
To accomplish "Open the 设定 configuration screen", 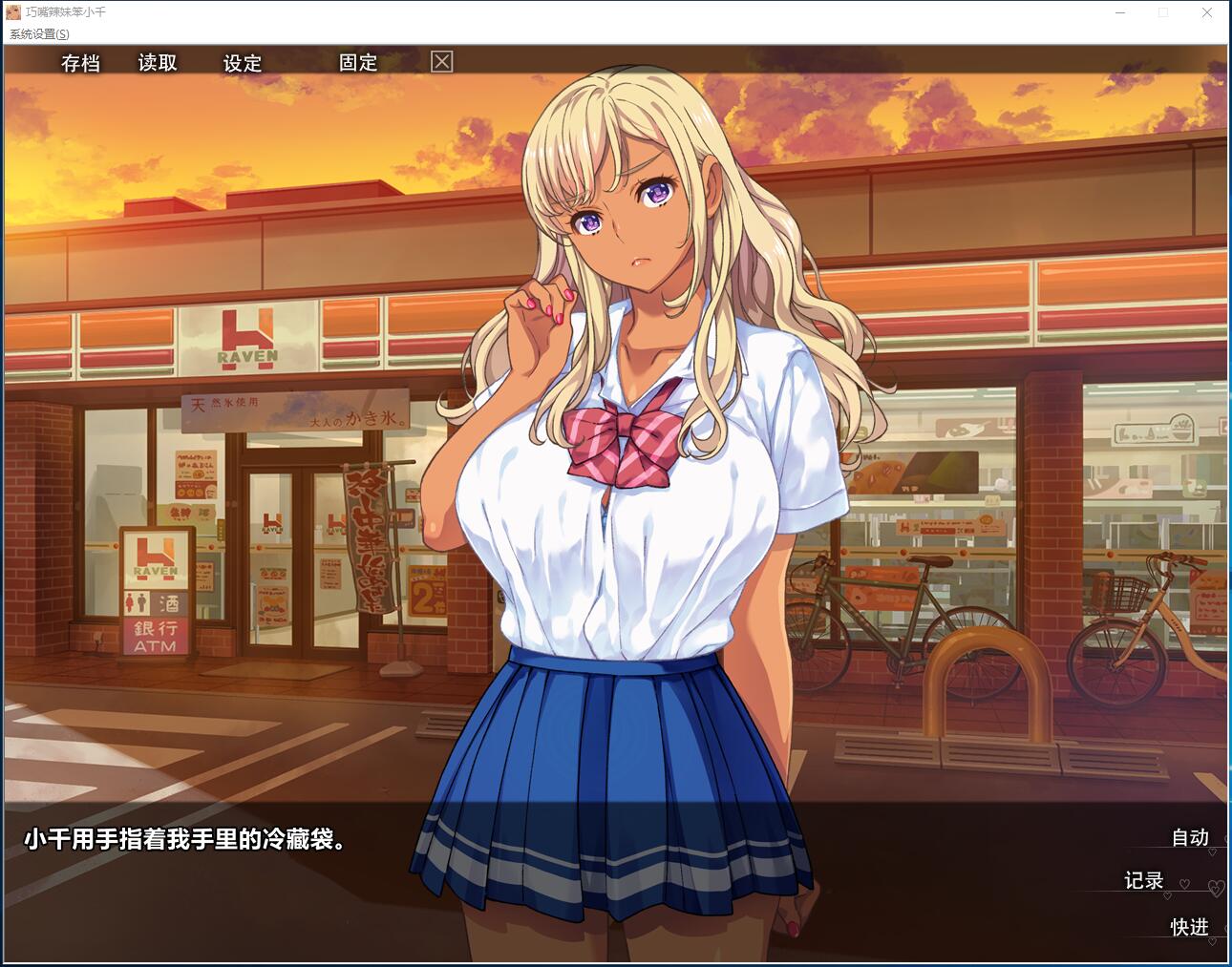I will click(242, 63).
